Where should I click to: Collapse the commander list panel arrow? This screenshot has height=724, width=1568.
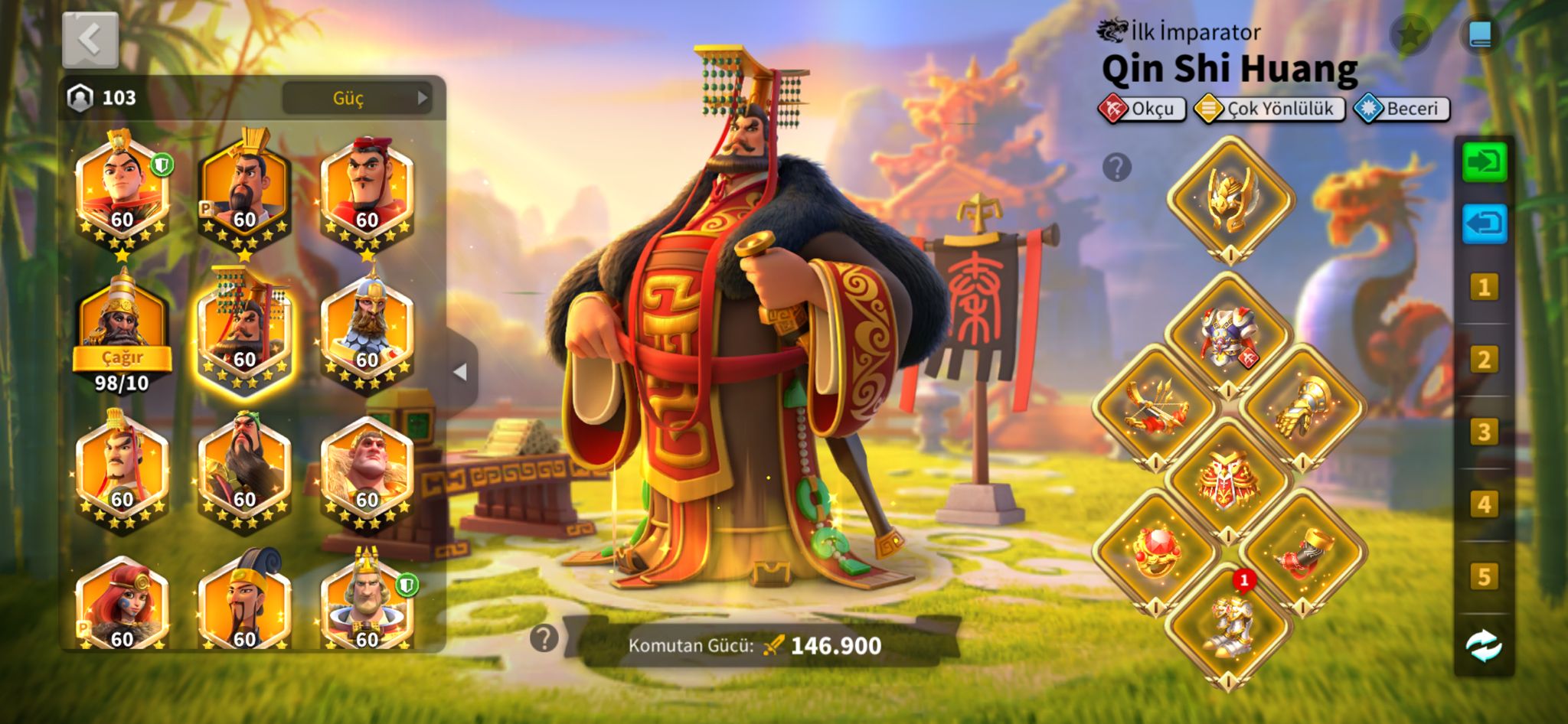click(x=460, y=372)
